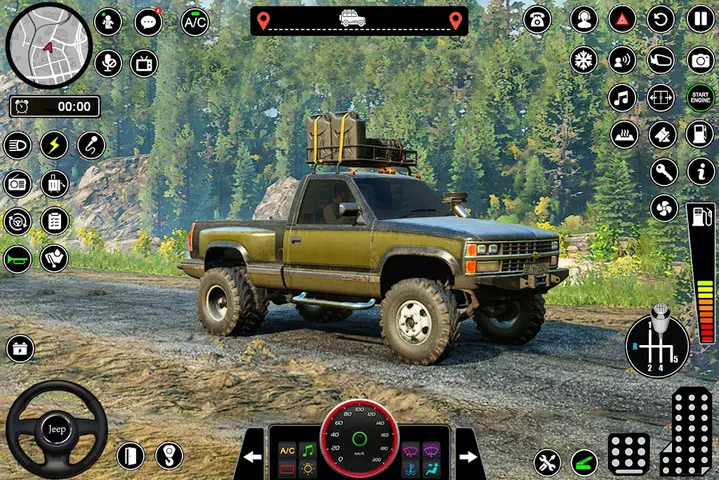Click the right turn signal arrow
The image size is (719, 480).
[x=467, y=458]
